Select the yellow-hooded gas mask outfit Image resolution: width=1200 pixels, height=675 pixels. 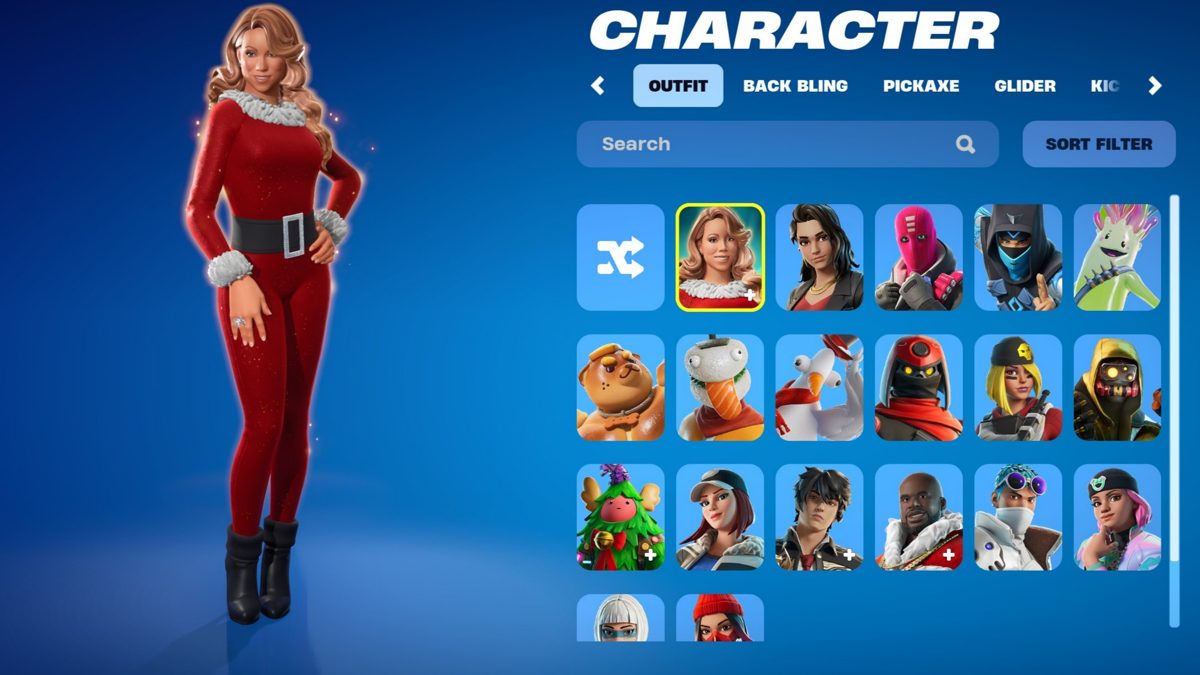click(x=1117, y=388)
